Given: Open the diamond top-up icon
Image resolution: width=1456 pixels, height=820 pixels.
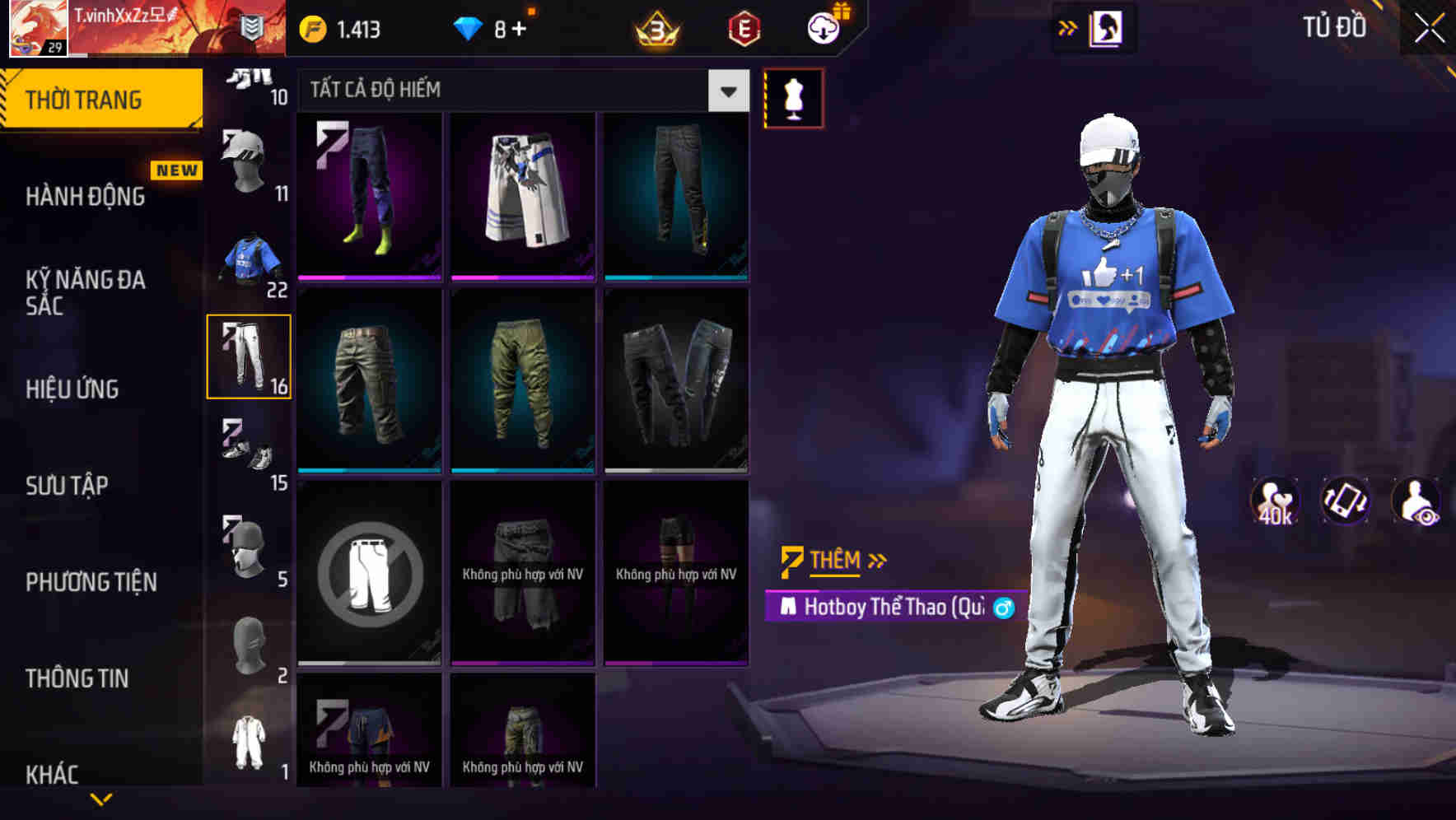Looking at the screenshot, I should (x=468, y=27).
